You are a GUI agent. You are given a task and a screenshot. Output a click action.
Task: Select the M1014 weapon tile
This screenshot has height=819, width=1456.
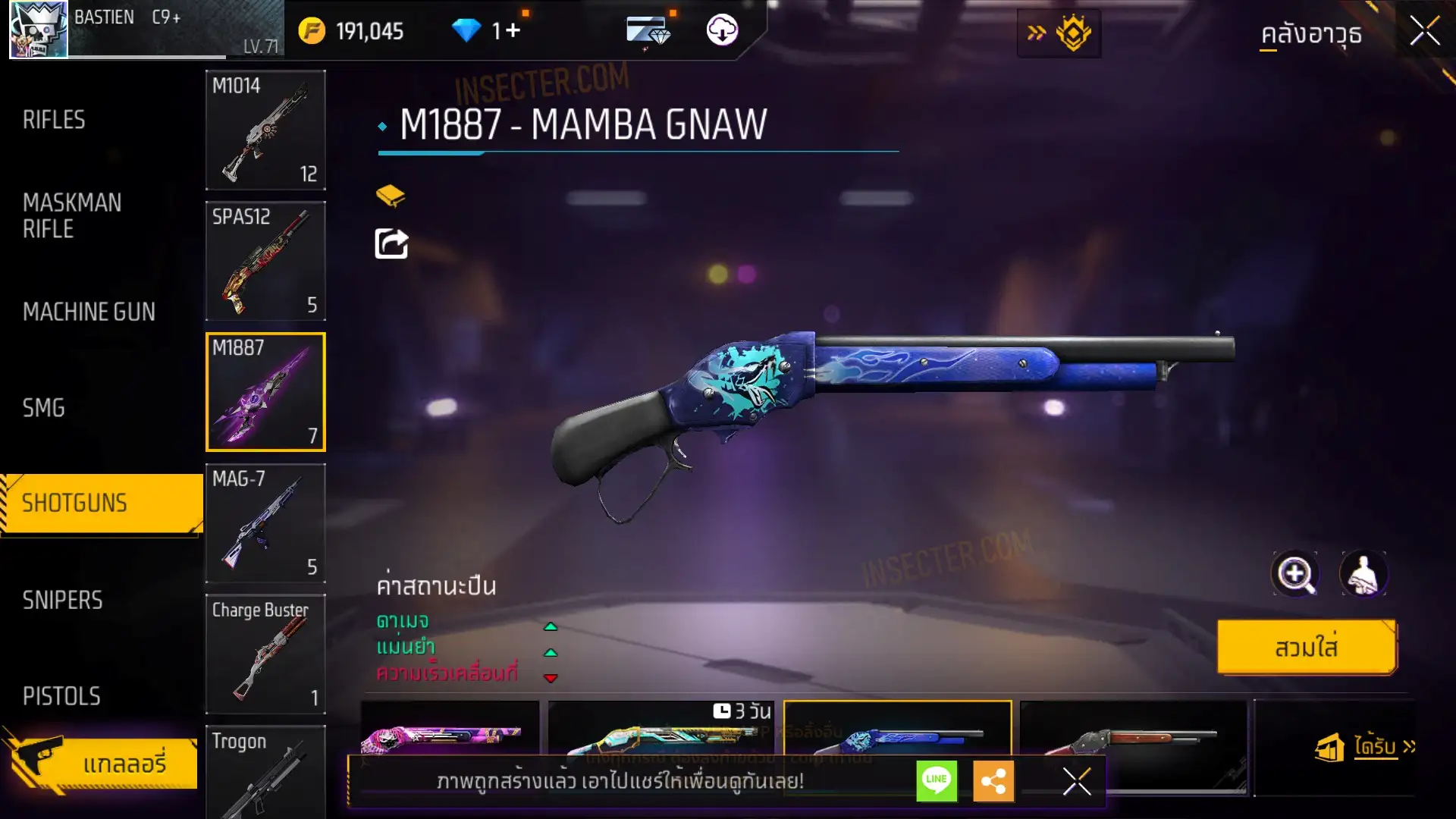point(265,130)
